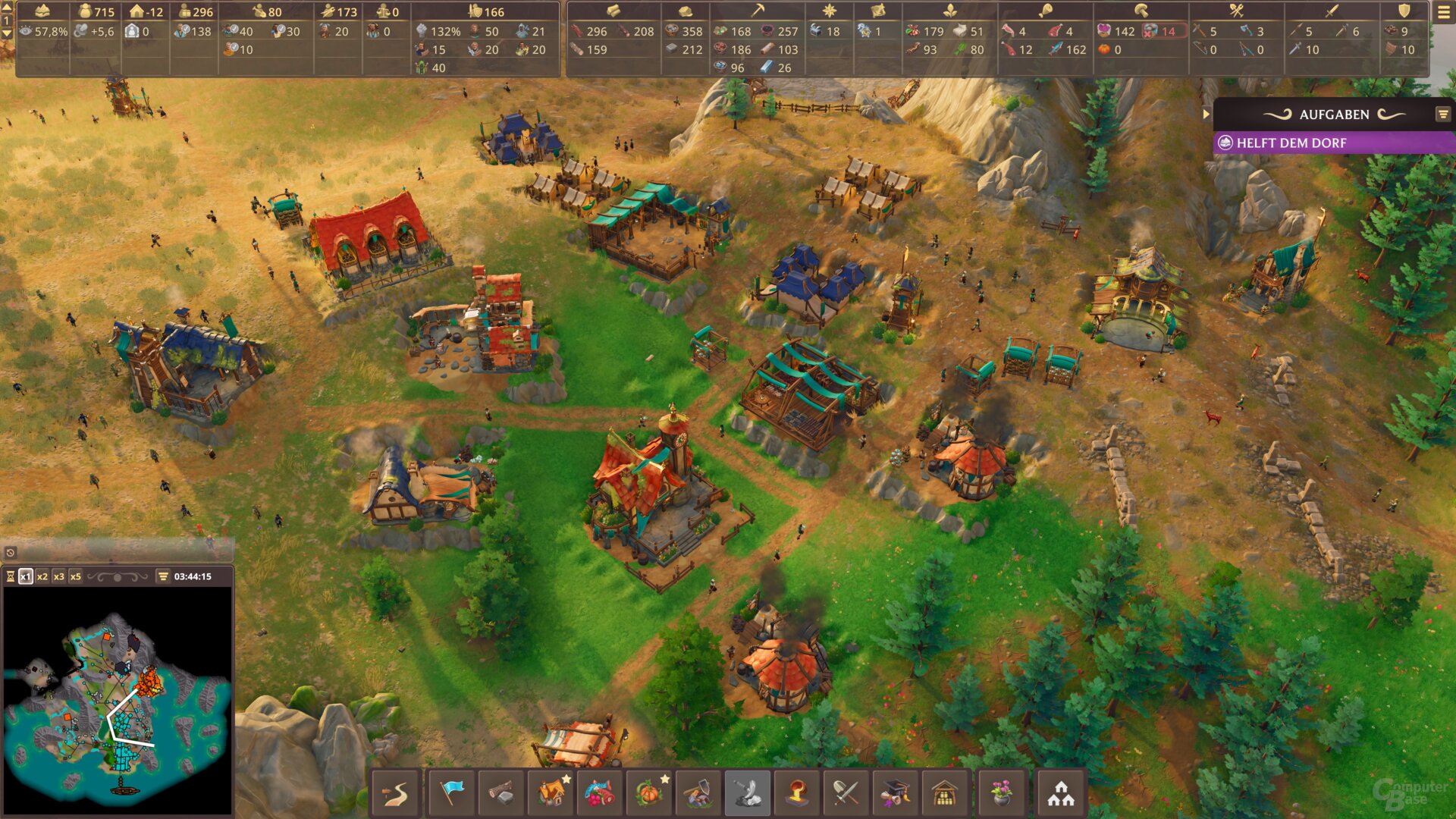Screen dimensions: 1456x819
Task: Open the road building tool
Action: pyautogui.click(x=396, y=793)
